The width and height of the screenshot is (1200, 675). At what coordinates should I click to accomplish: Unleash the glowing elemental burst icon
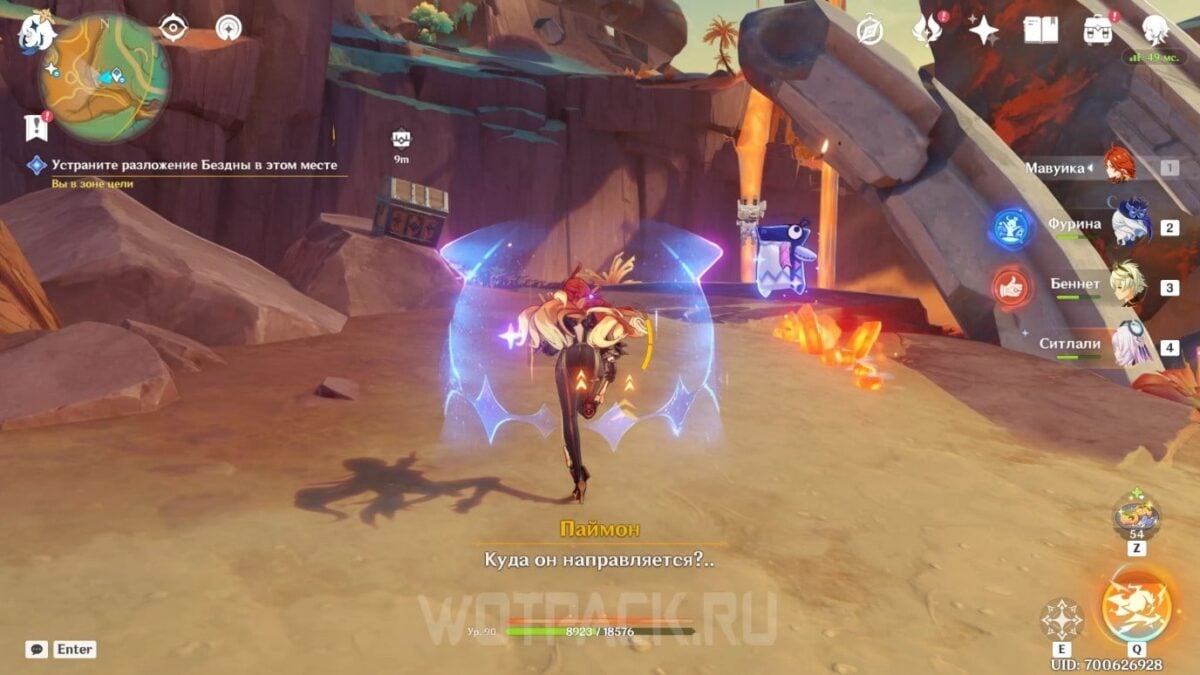(x=1135, y=607)
